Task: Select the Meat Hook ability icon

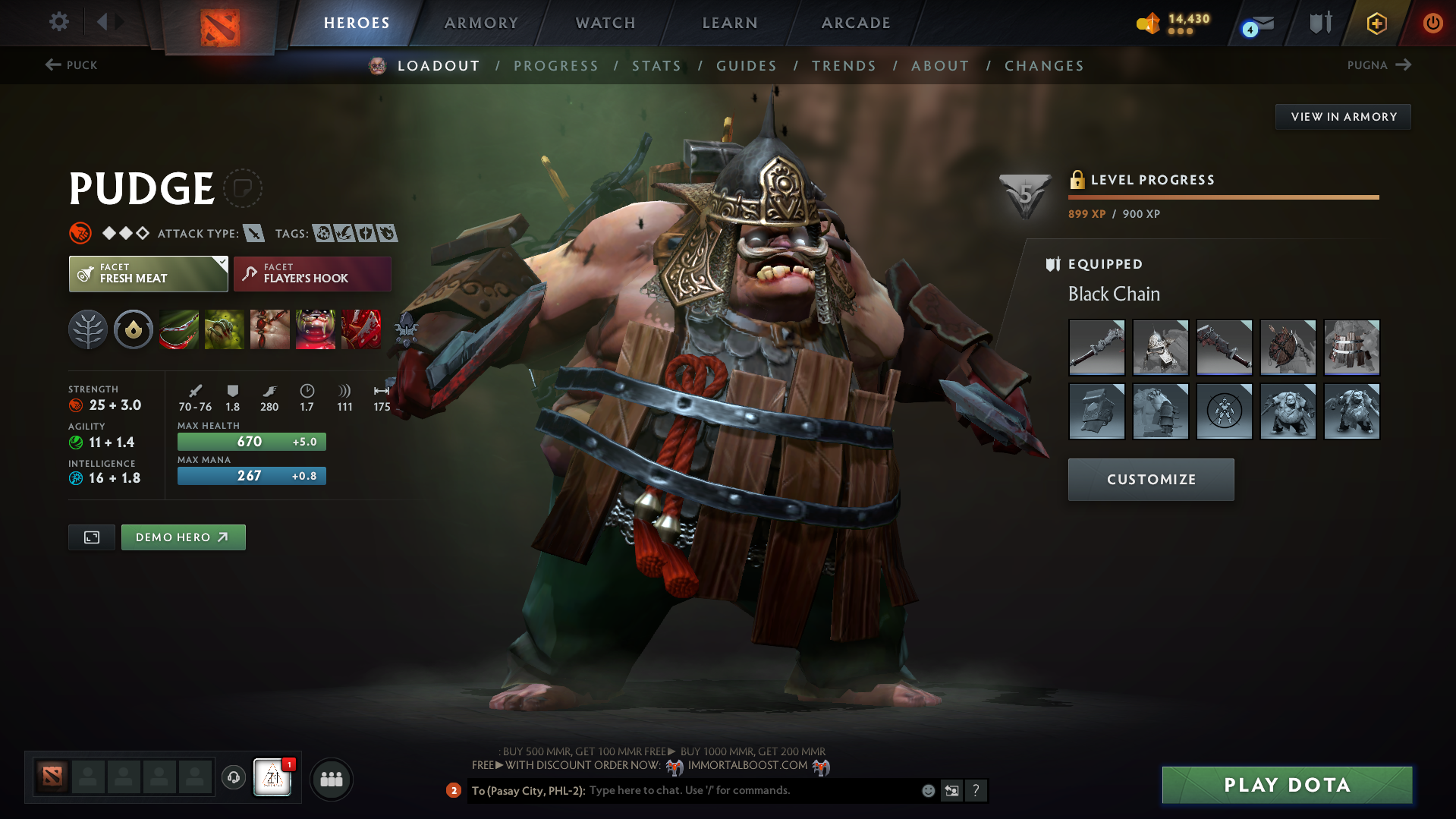Action: coord(179,329)
